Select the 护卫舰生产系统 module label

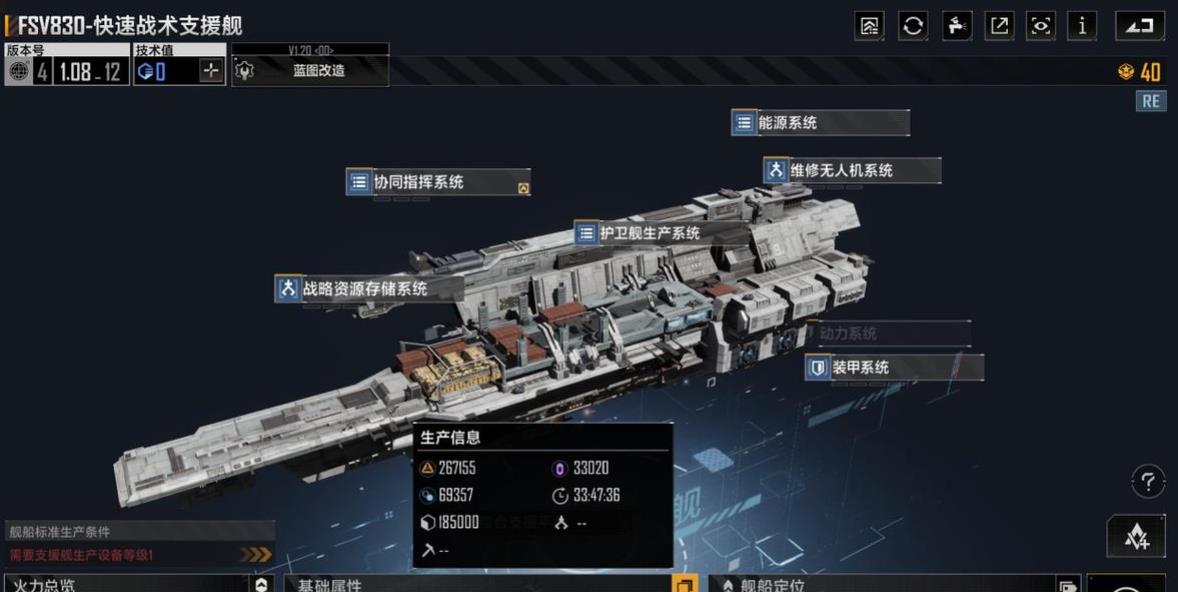(650, 234)
